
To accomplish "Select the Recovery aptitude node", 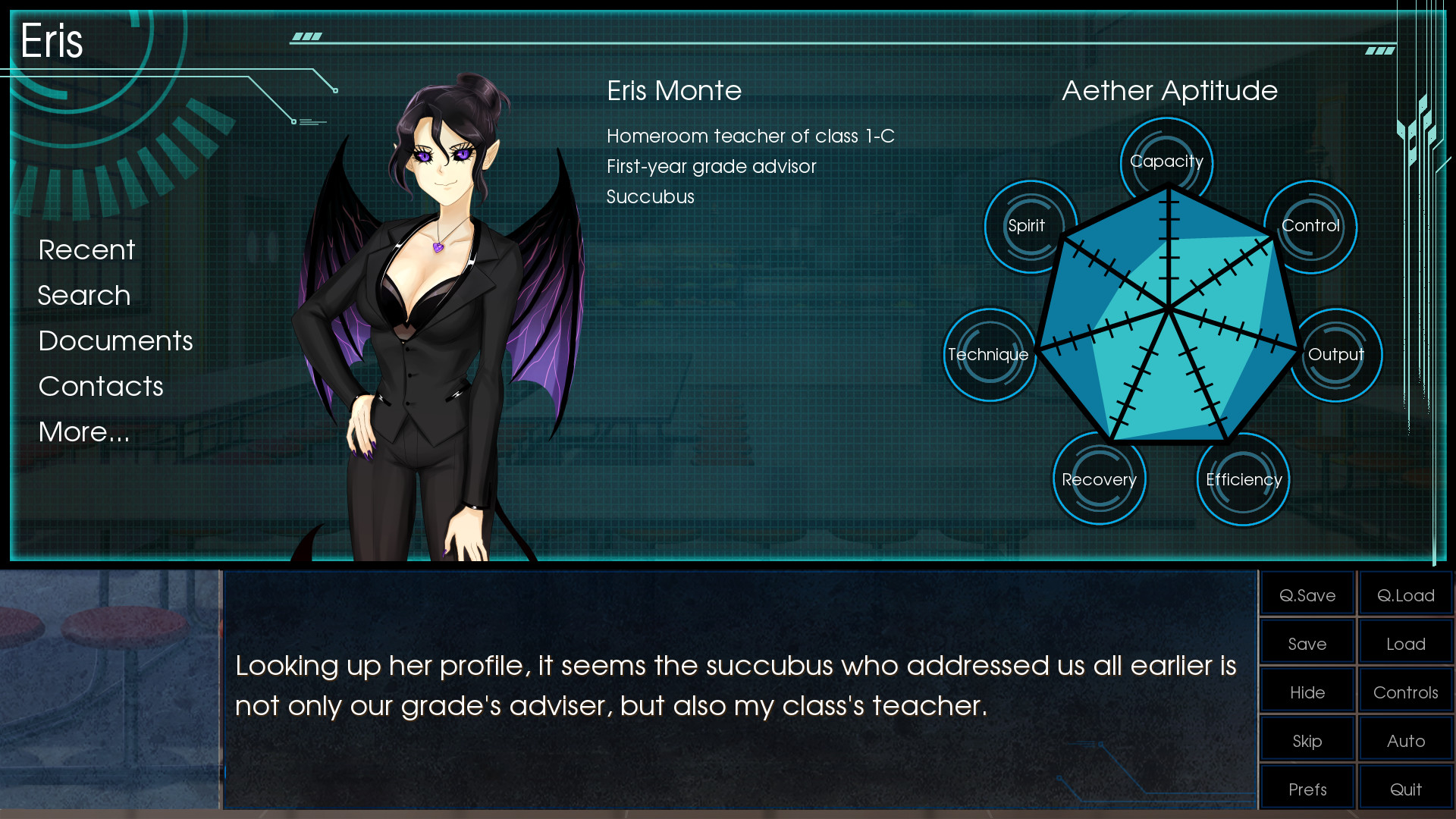I will tap(1099, 479).
